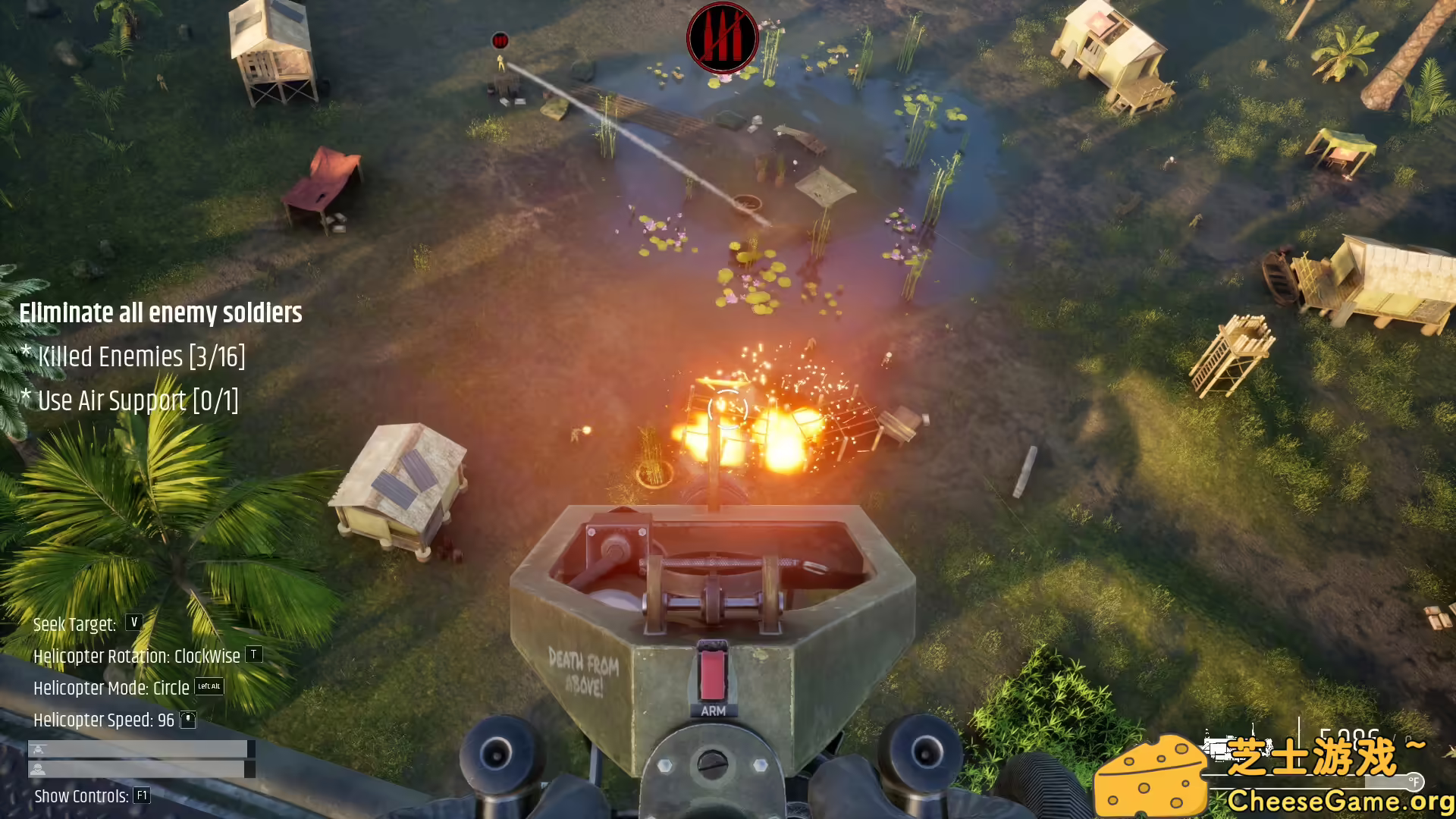Expand the Killed Enemies objective entry
Image resolution: width=1456 pixels, height=819 pixels.
click(x=134, y=356)
